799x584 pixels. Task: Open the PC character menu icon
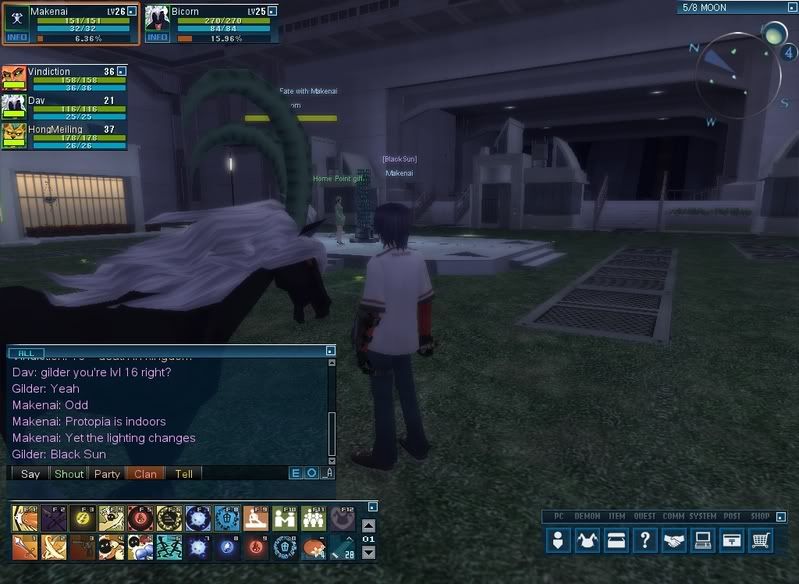click(559, 540)
